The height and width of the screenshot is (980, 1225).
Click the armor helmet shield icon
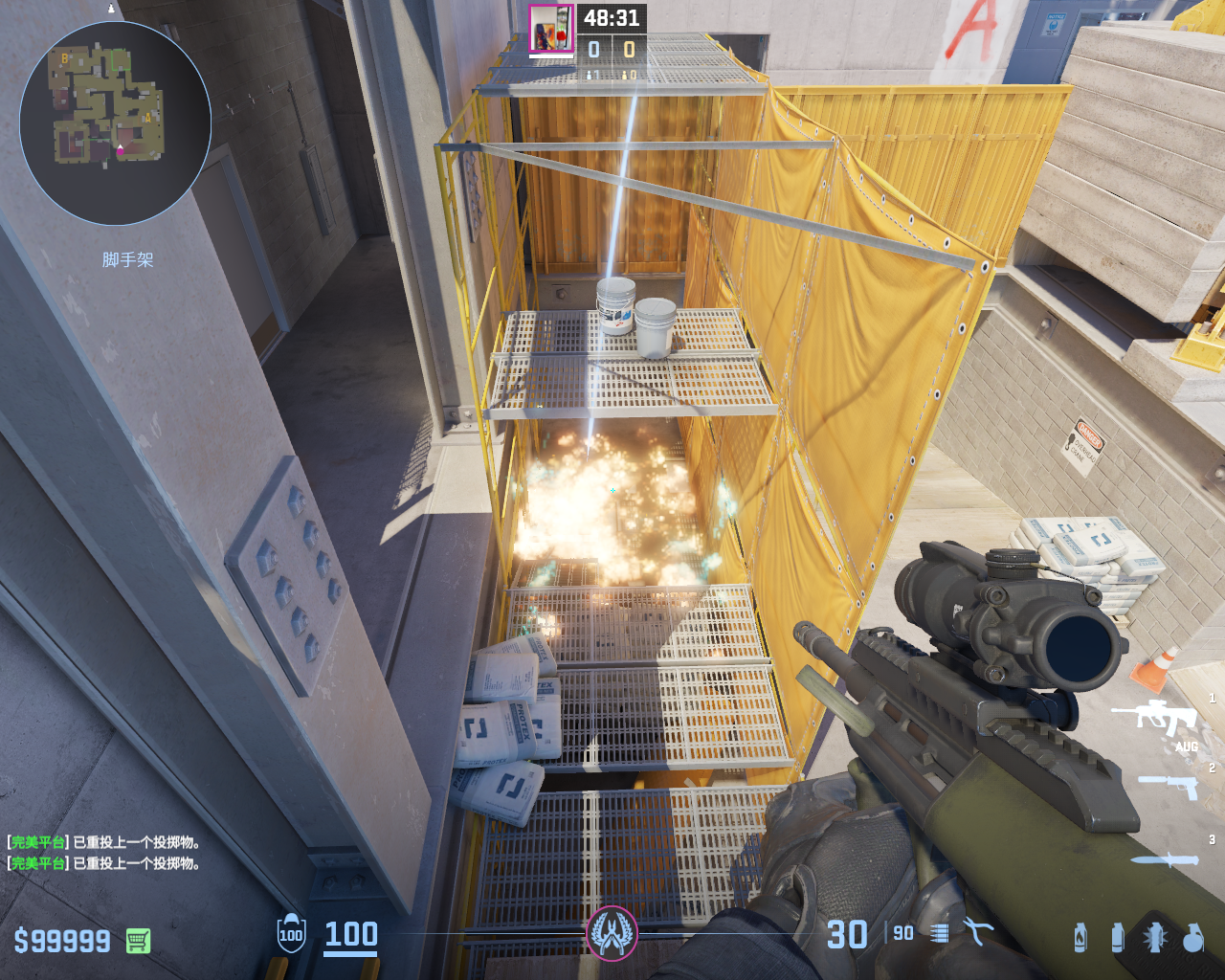pos(291,933)
